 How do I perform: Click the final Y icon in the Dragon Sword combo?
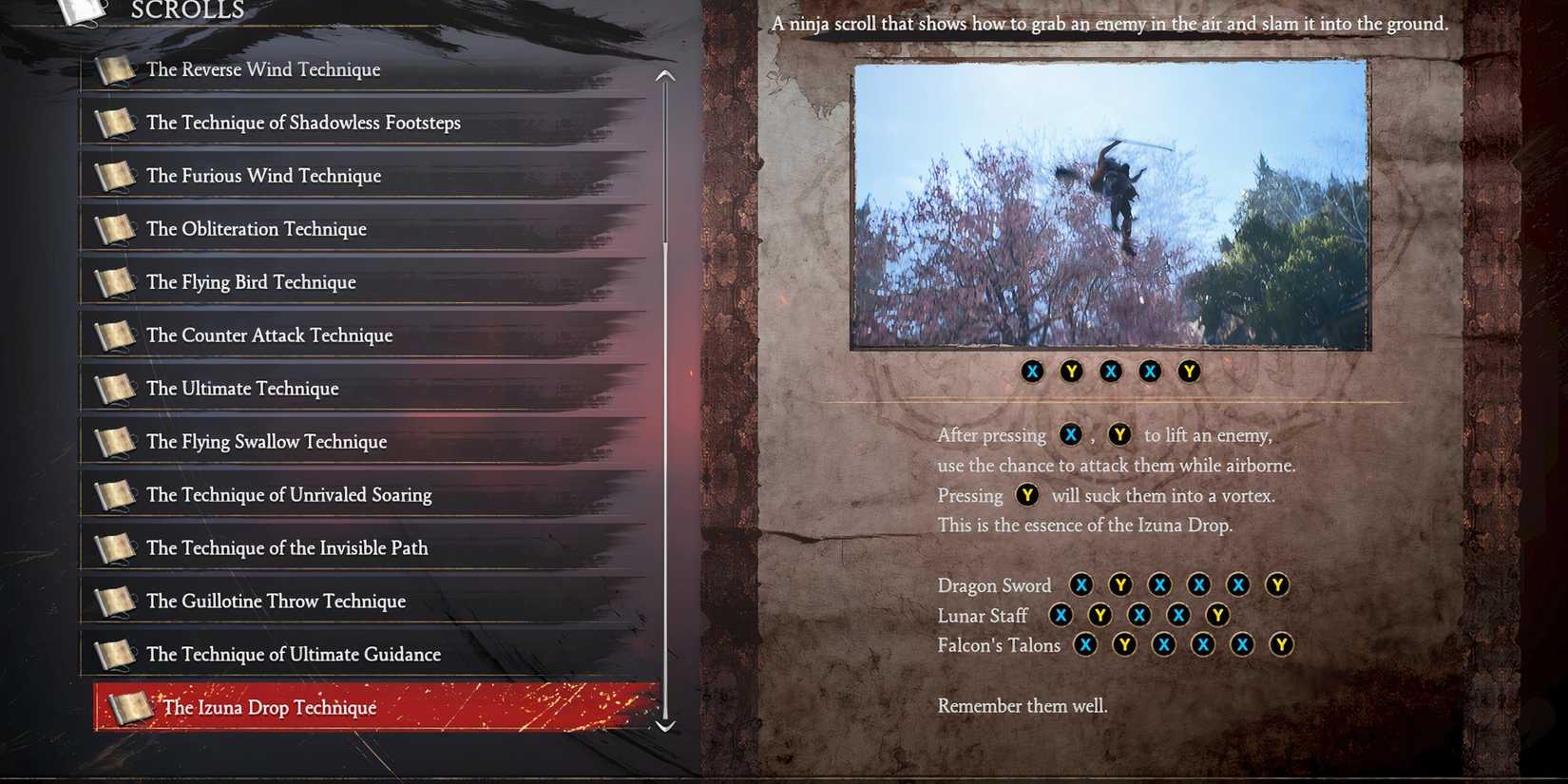click(x=1277, y=585)
